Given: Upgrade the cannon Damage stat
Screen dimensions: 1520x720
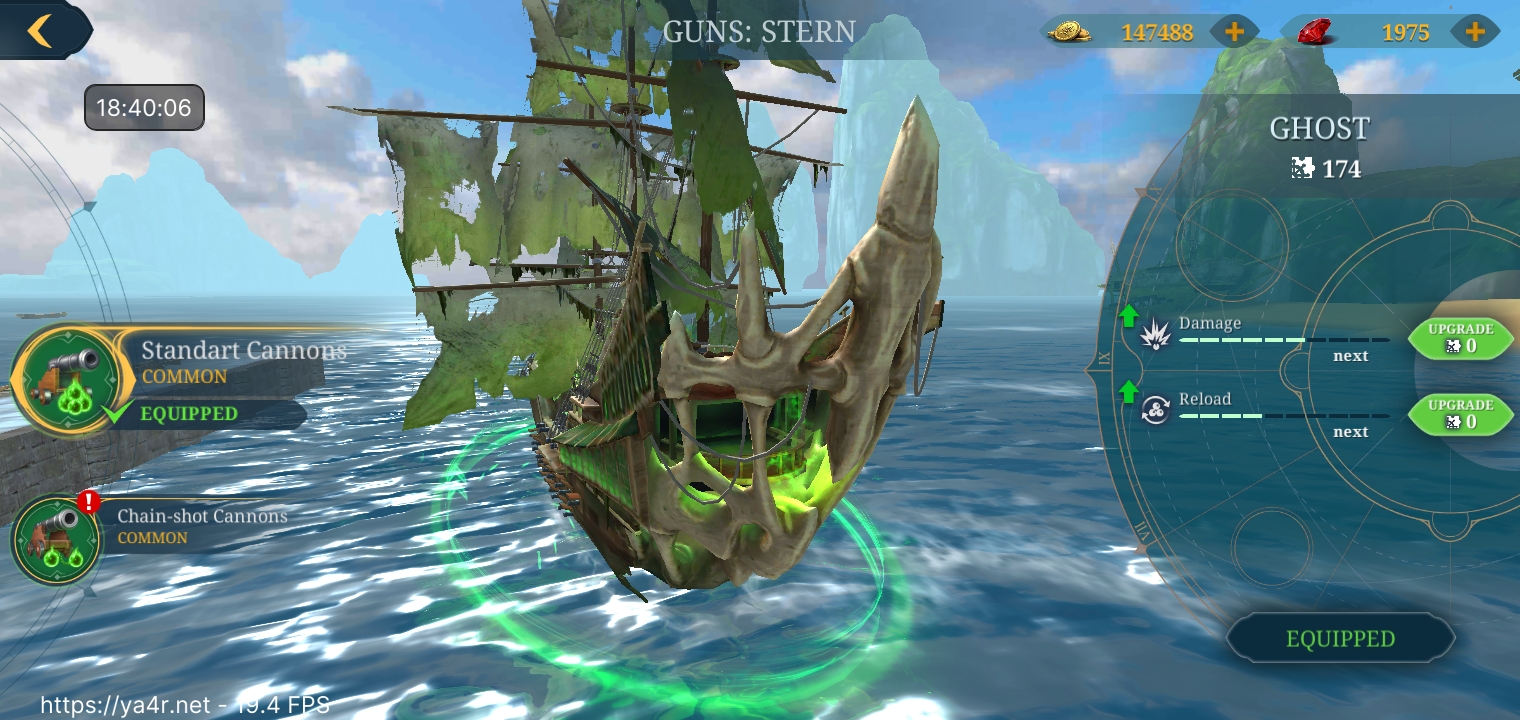Looking at the screenshot, I should point(1460,338).
